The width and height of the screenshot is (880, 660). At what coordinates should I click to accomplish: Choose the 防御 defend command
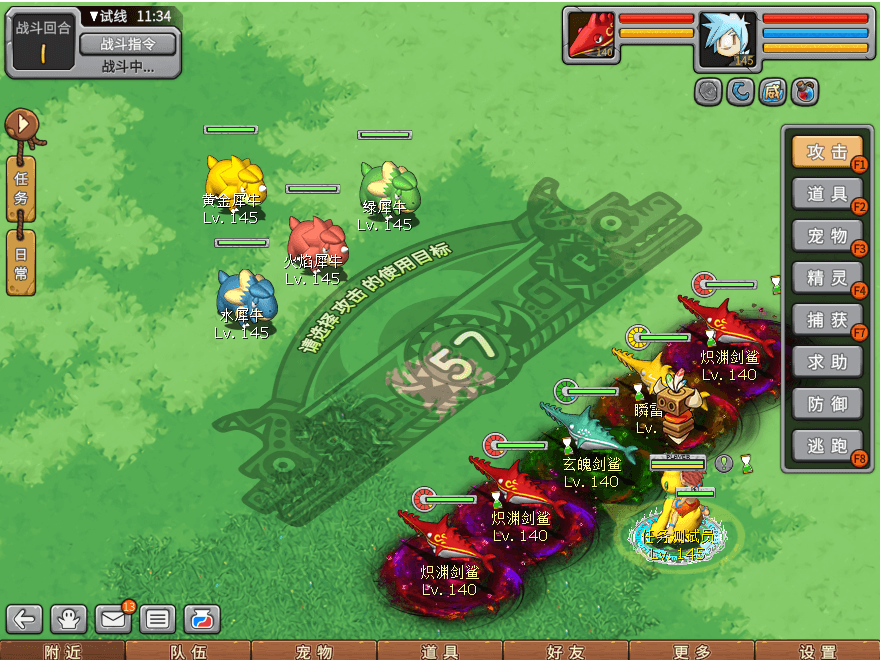point(827,404)
